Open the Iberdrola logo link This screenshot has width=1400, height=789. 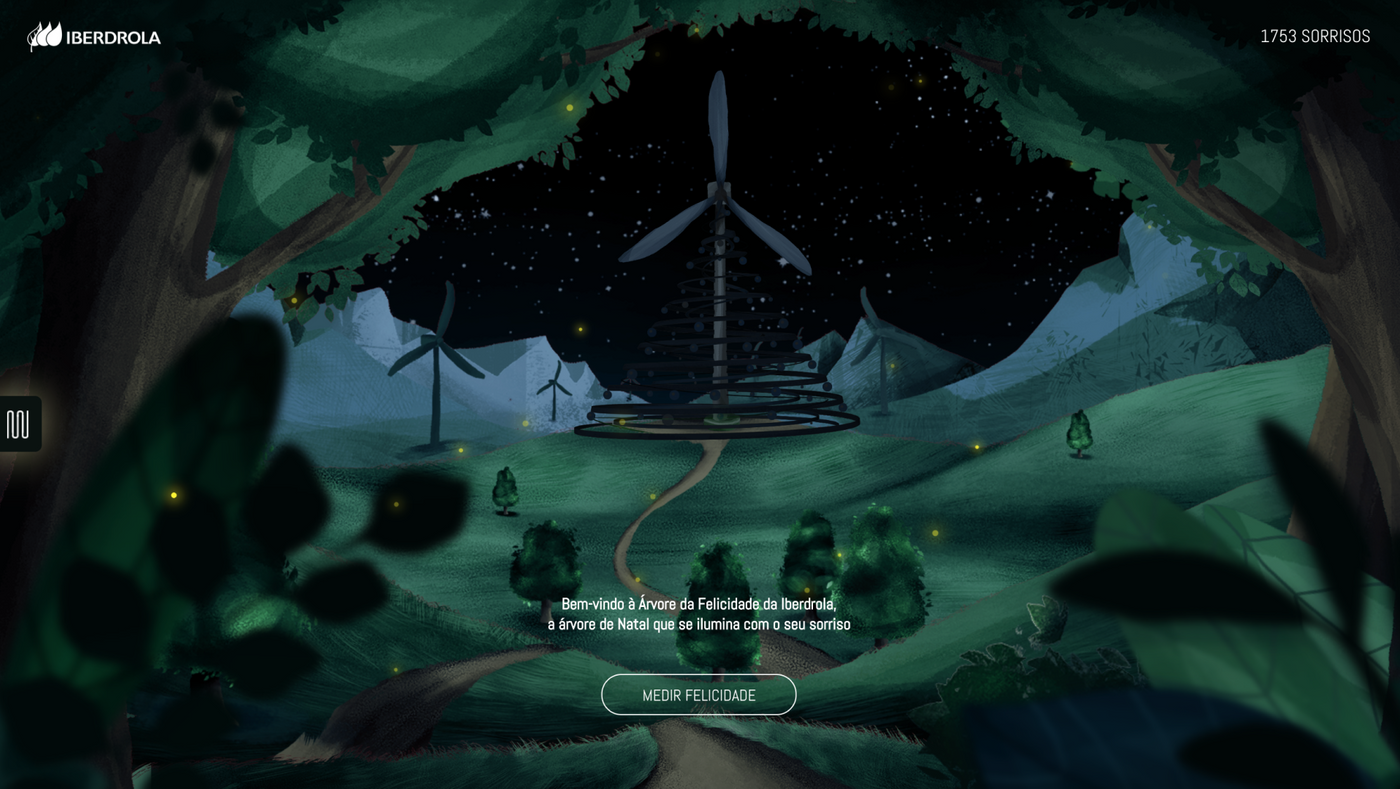coord(94,37)
